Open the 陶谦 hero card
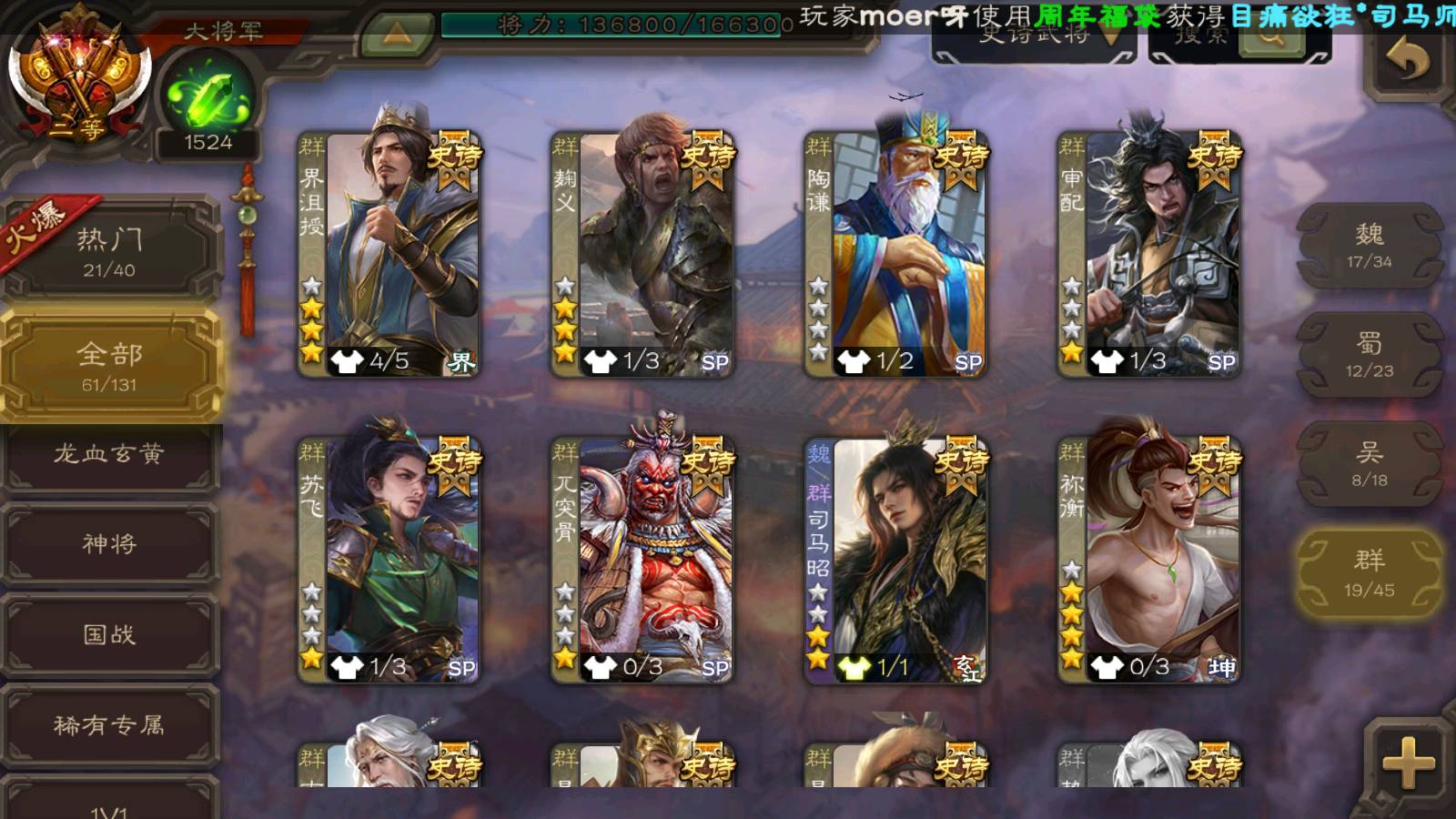 coord(896,255)
